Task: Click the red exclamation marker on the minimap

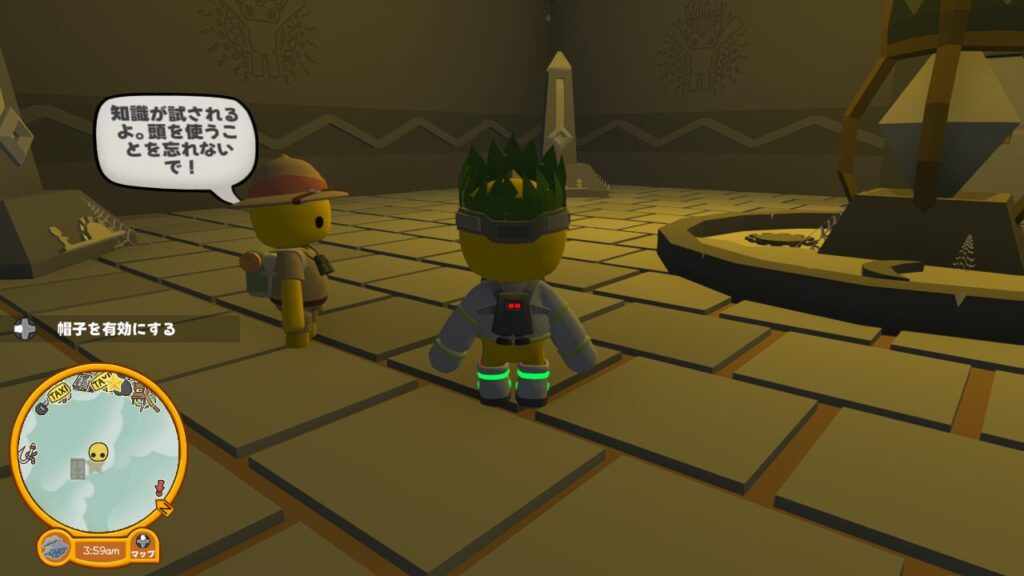Action: (158, 487)
